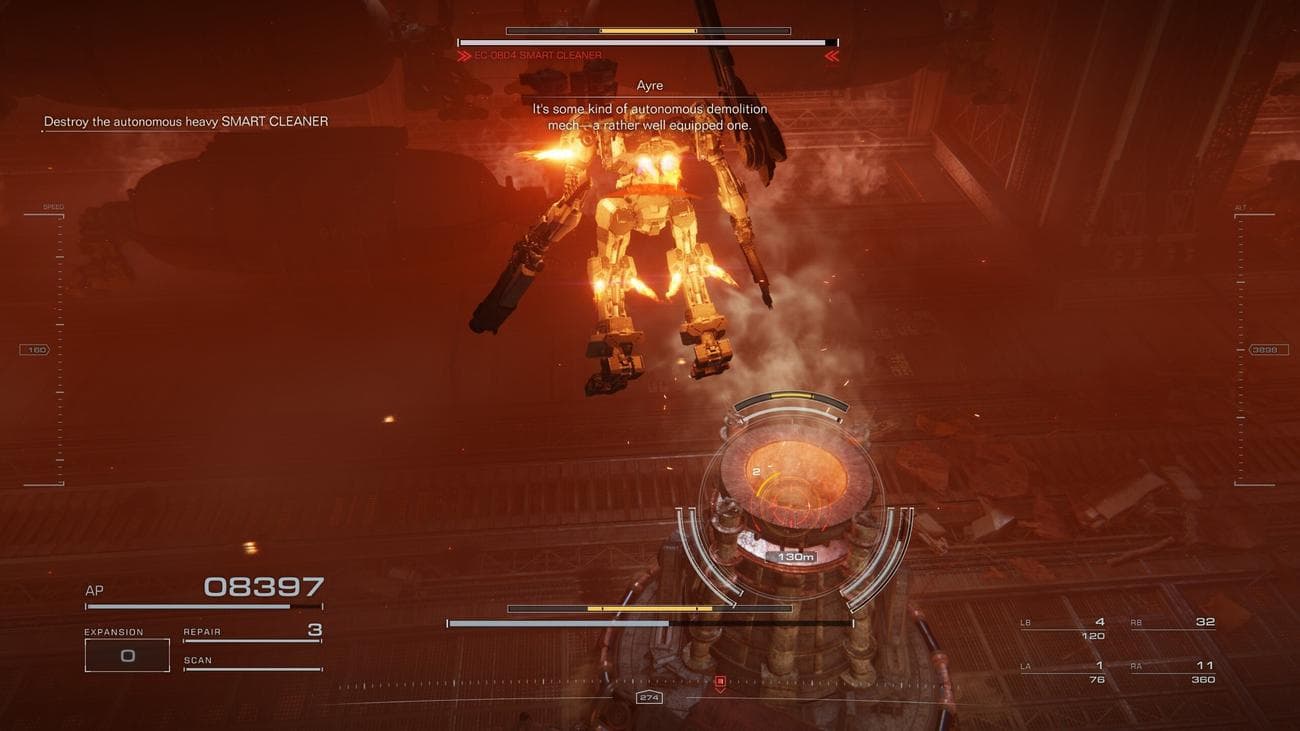1300x731 pixels.
Task: Click the double-chevron beside EC-08D4 SMART CLEANER
Action: (466, 55)
